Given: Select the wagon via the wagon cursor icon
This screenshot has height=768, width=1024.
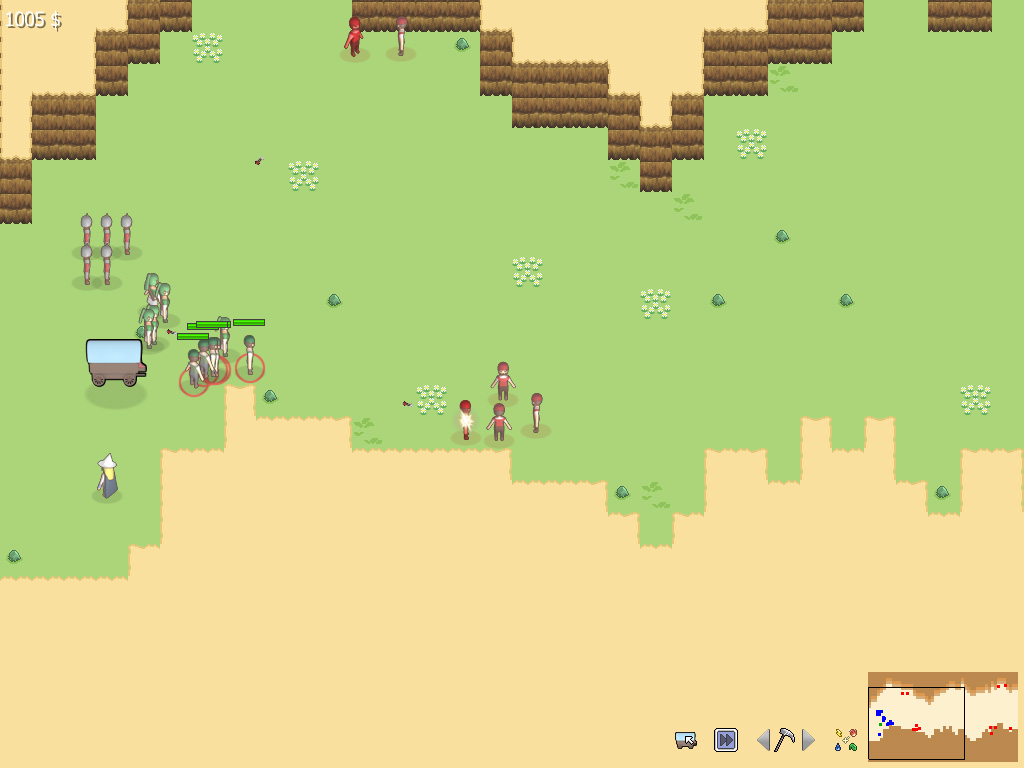Looking at the screenshot, I should [686, 740].
